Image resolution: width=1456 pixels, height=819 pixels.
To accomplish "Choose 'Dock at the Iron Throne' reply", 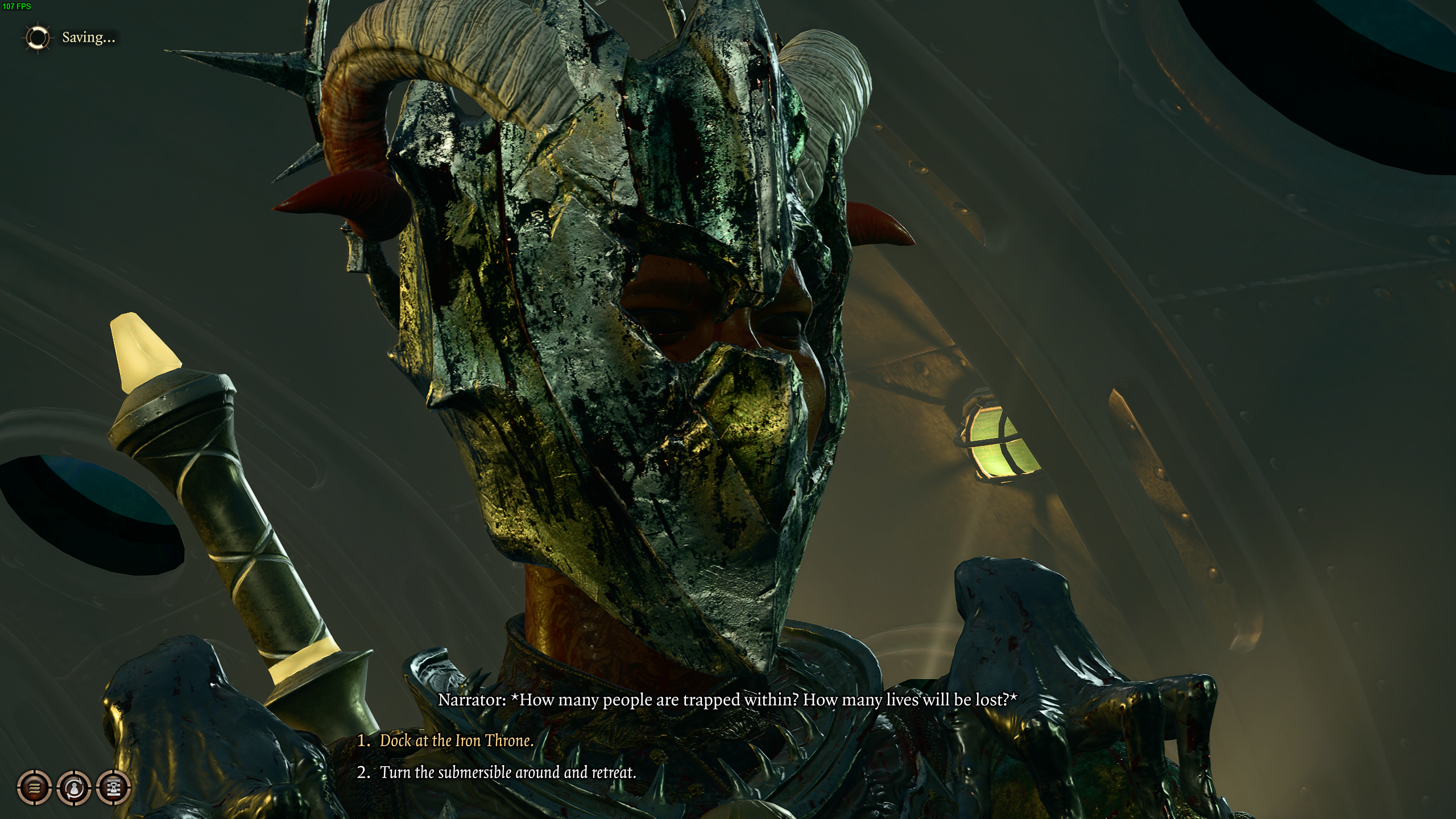I will (456, 741).
